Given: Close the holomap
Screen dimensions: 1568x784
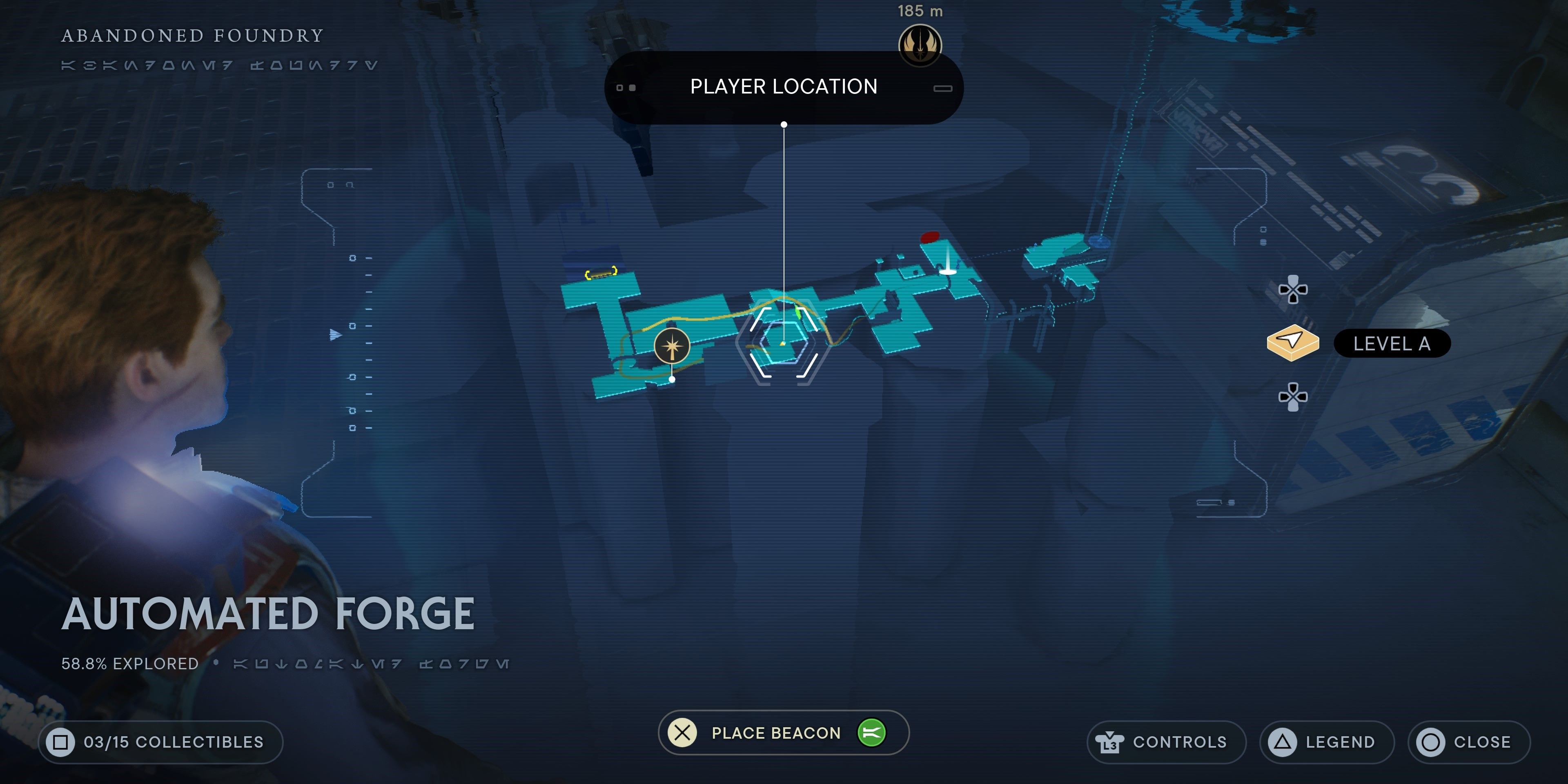Looking at the screenshot, I should 1468,742.
